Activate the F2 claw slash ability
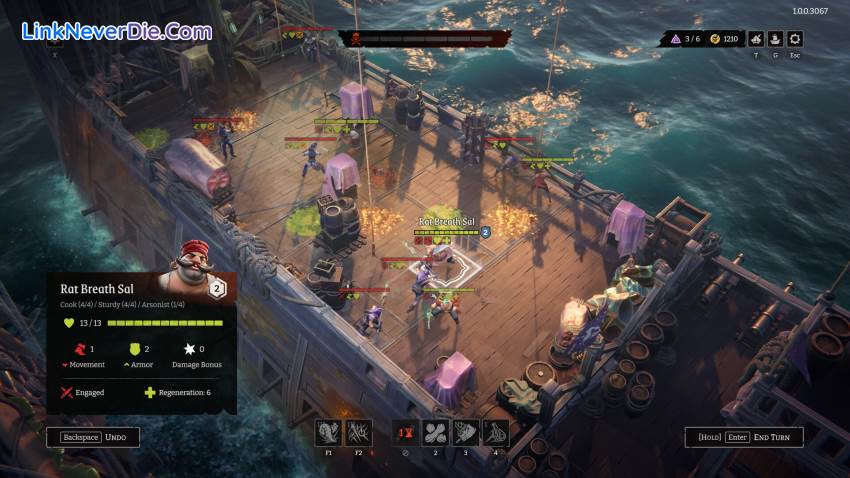Image resolution: width=850 pixels, height=478 pixels. [358, 432]
